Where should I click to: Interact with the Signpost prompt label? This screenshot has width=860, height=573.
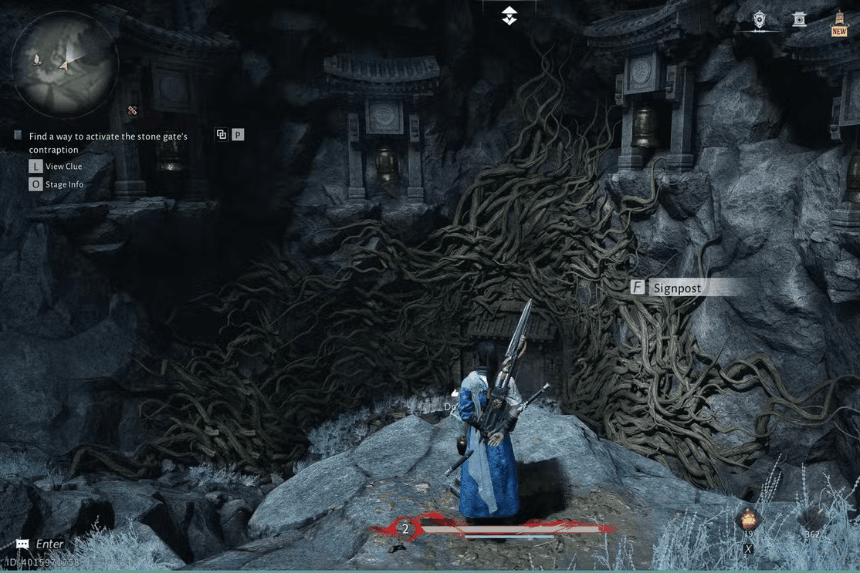[676, 288]
